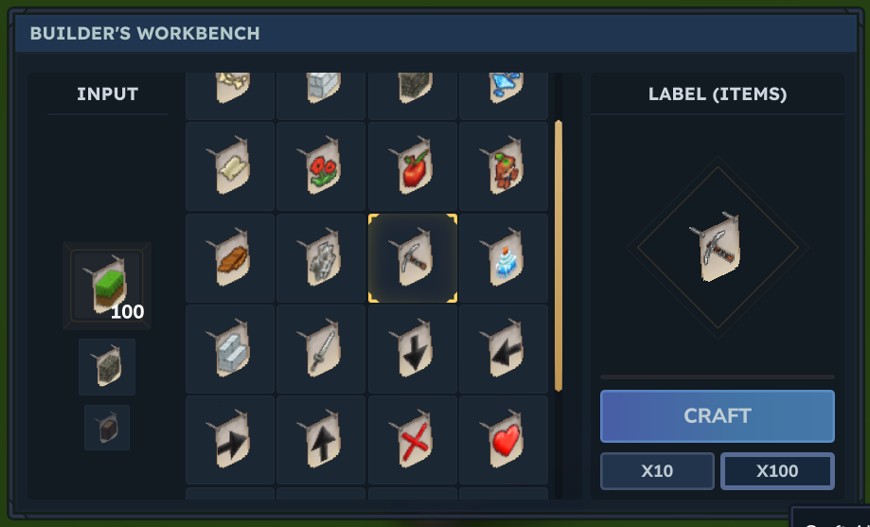Select the red heart label recipe
The width and height of the screenshot is (870, 527).
click(x=503, y=440)
